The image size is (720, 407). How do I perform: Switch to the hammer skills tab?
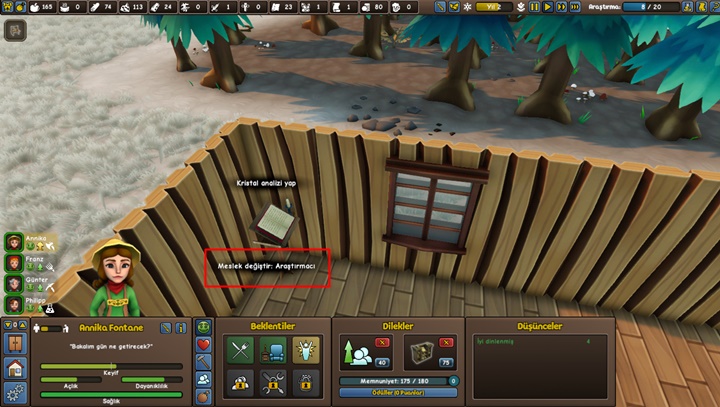[x=204, y=362]
